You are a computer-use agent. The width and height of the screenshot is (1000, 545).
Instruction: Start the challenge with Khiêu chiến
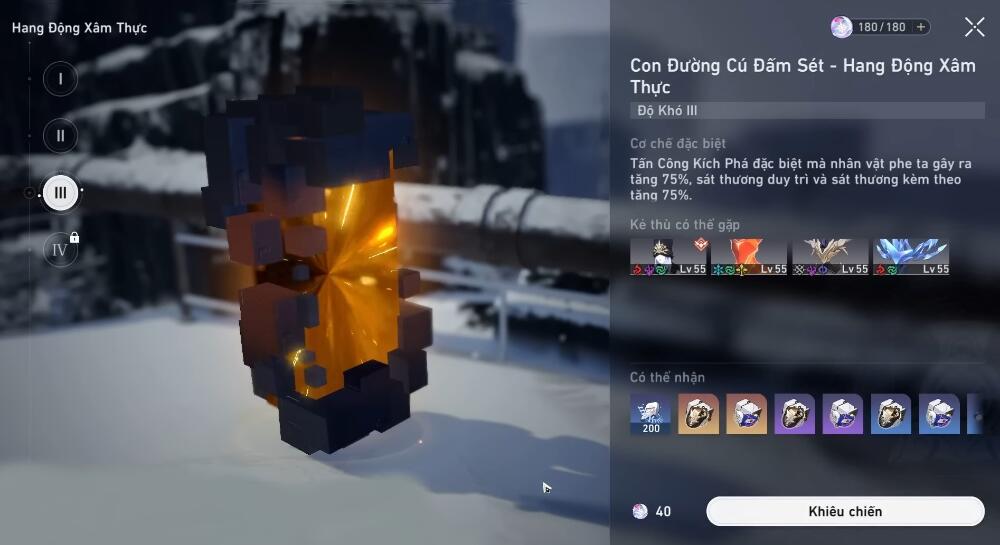pos(845,511)
